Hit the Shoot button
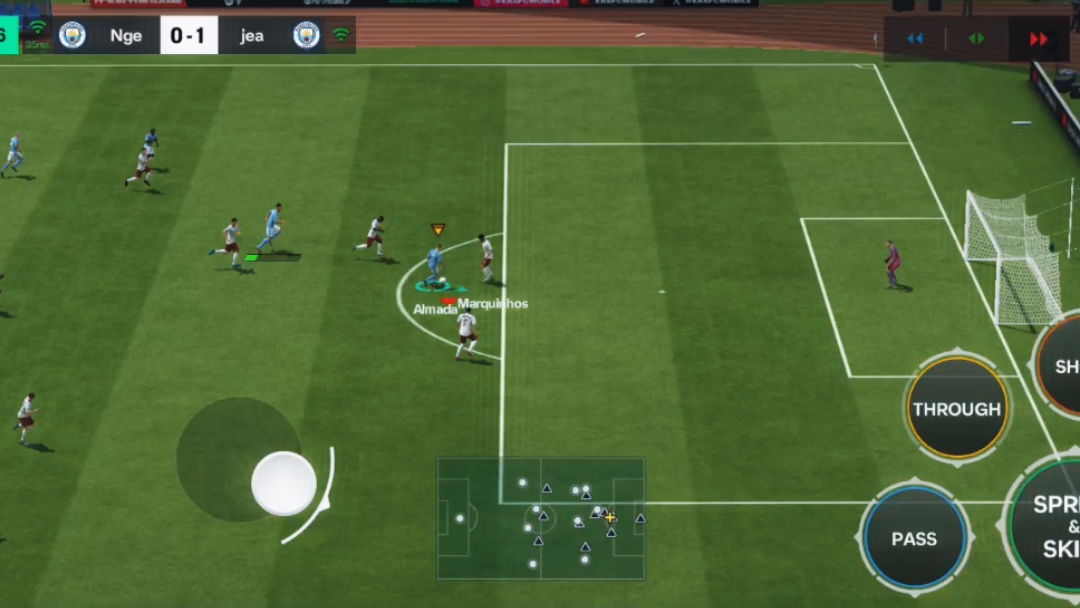The image size is (1080, 608). (1062, 367)
